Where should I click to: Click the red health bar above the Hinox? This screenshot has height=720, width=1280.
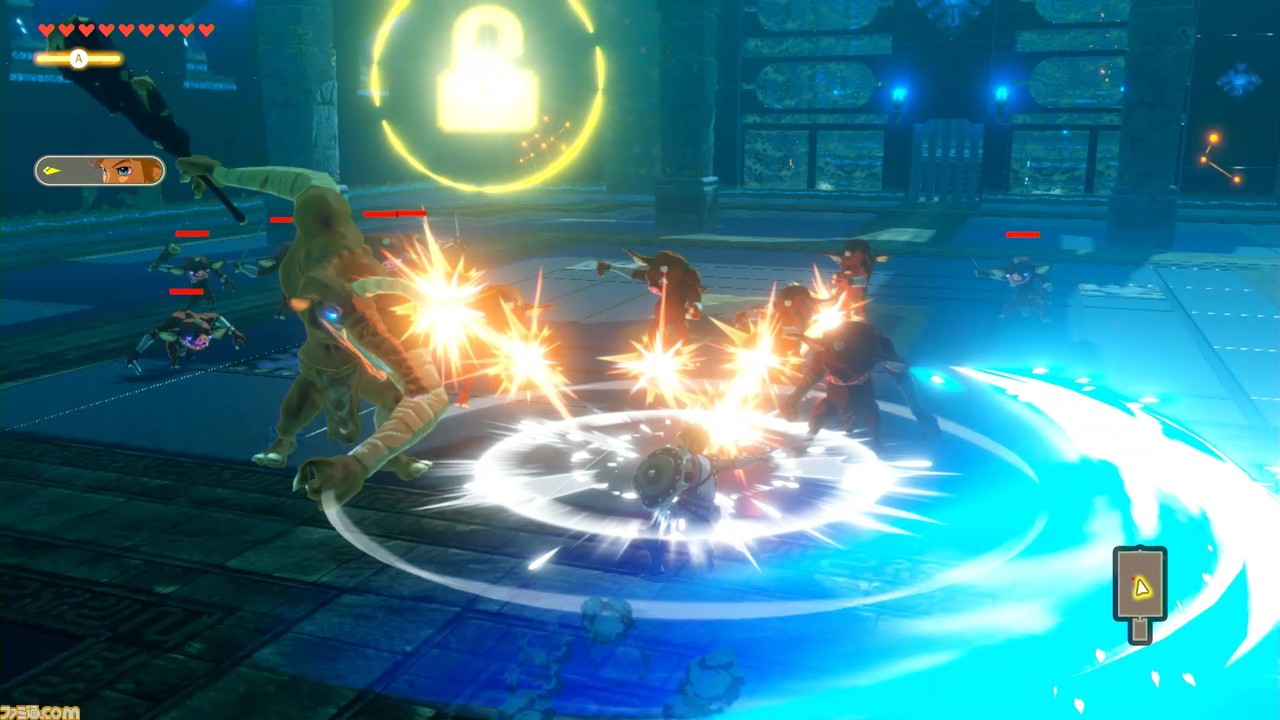click(396, 214)
